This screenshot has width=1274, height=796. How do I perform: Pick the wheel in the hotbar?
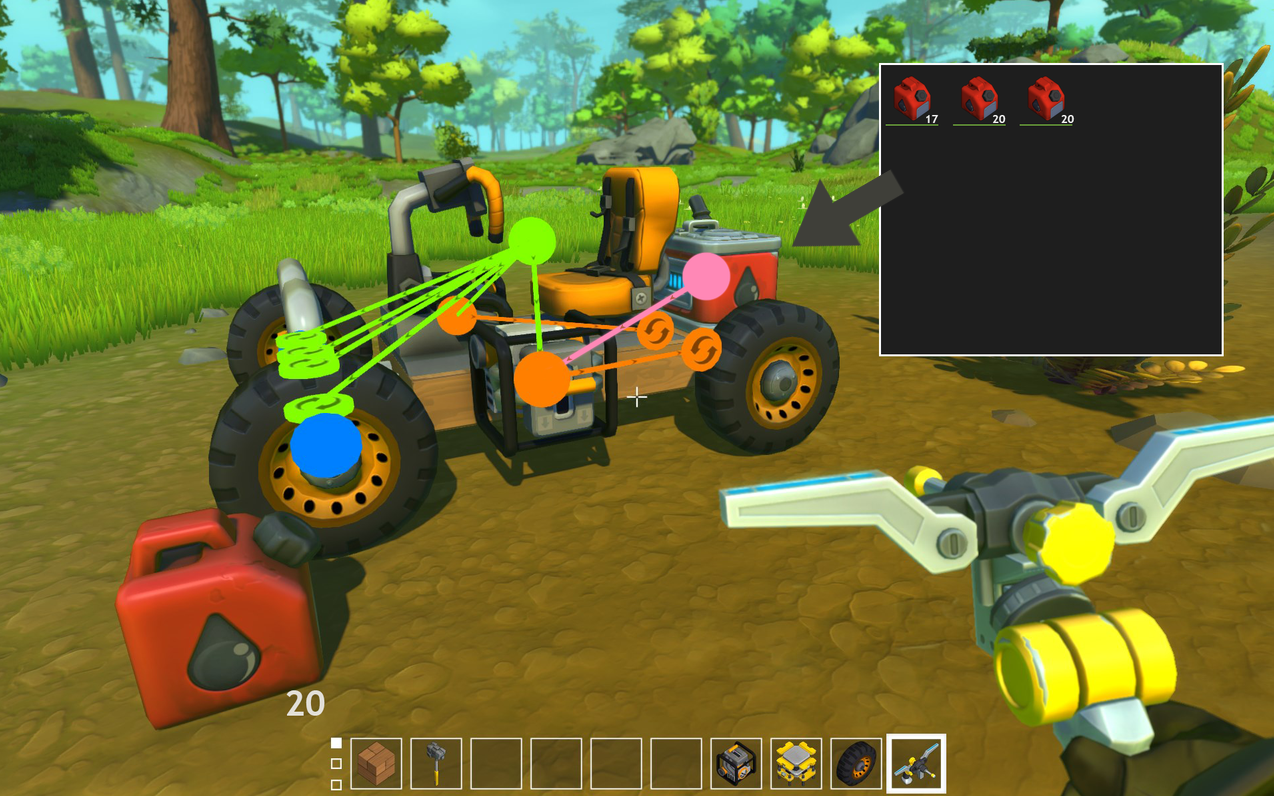pyautogui.click(x=856, y=764)
